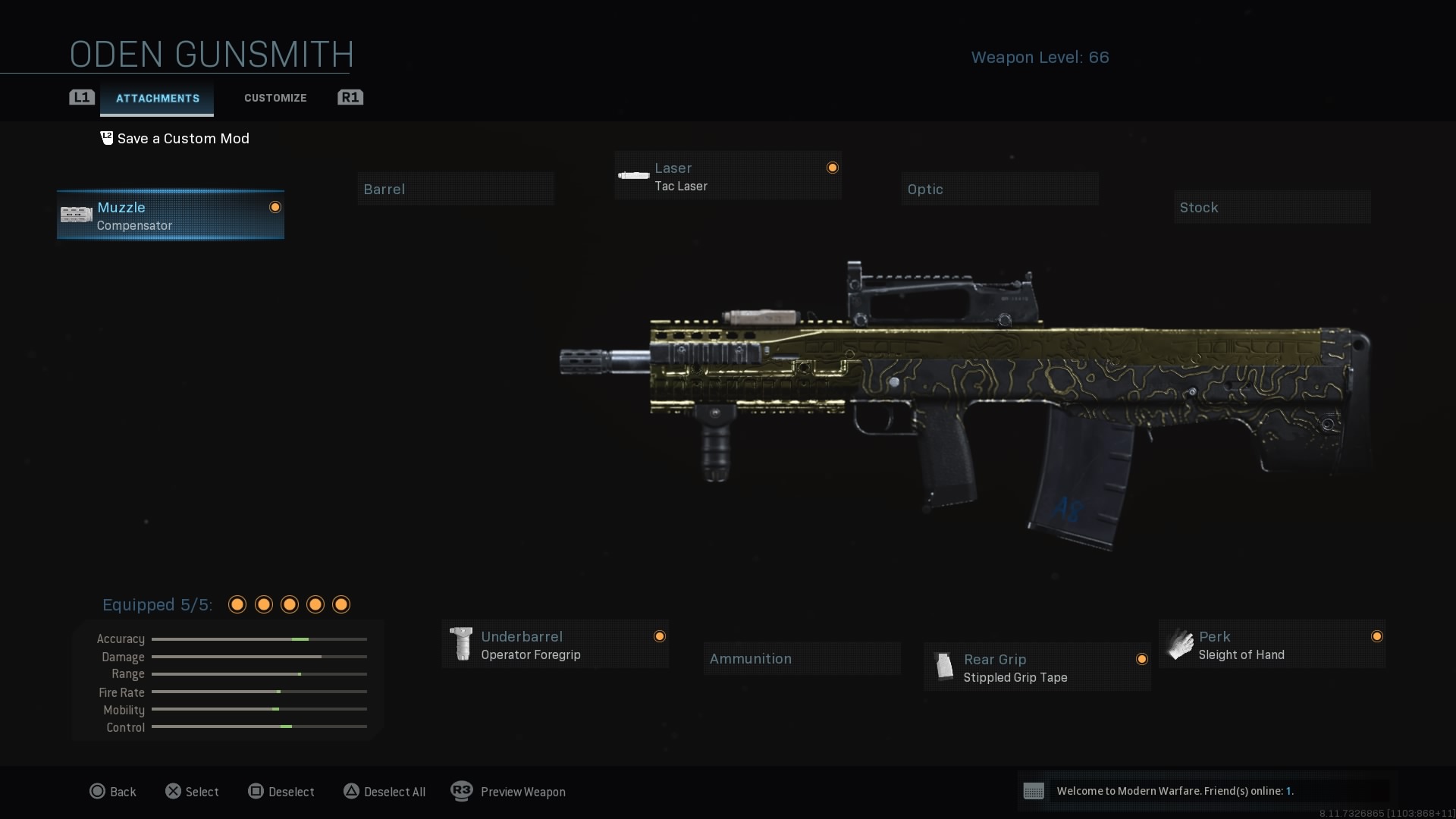Open the empty Barrel attachment slot
The width and height of the screenshot is (1456, 819).
[x=455, y=188]
